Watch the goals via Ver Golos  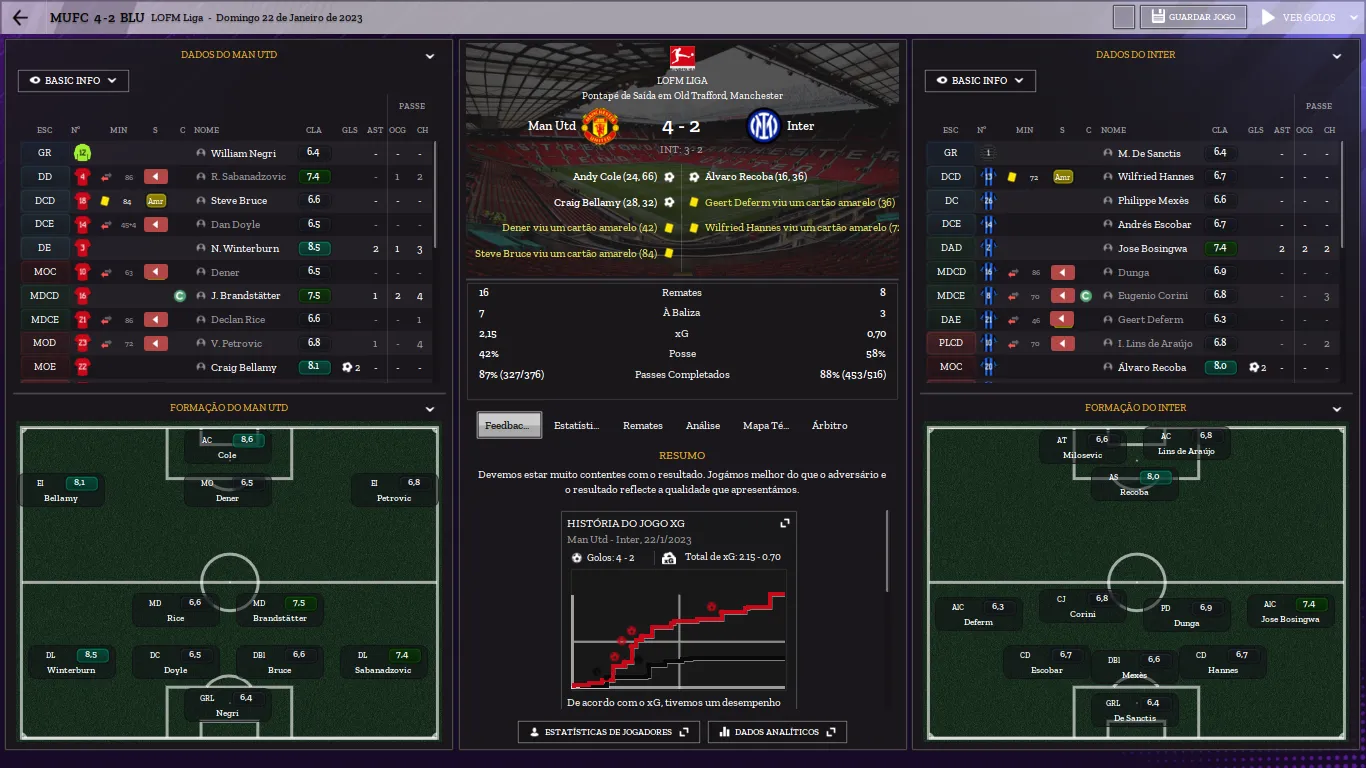click(1299, 17)
